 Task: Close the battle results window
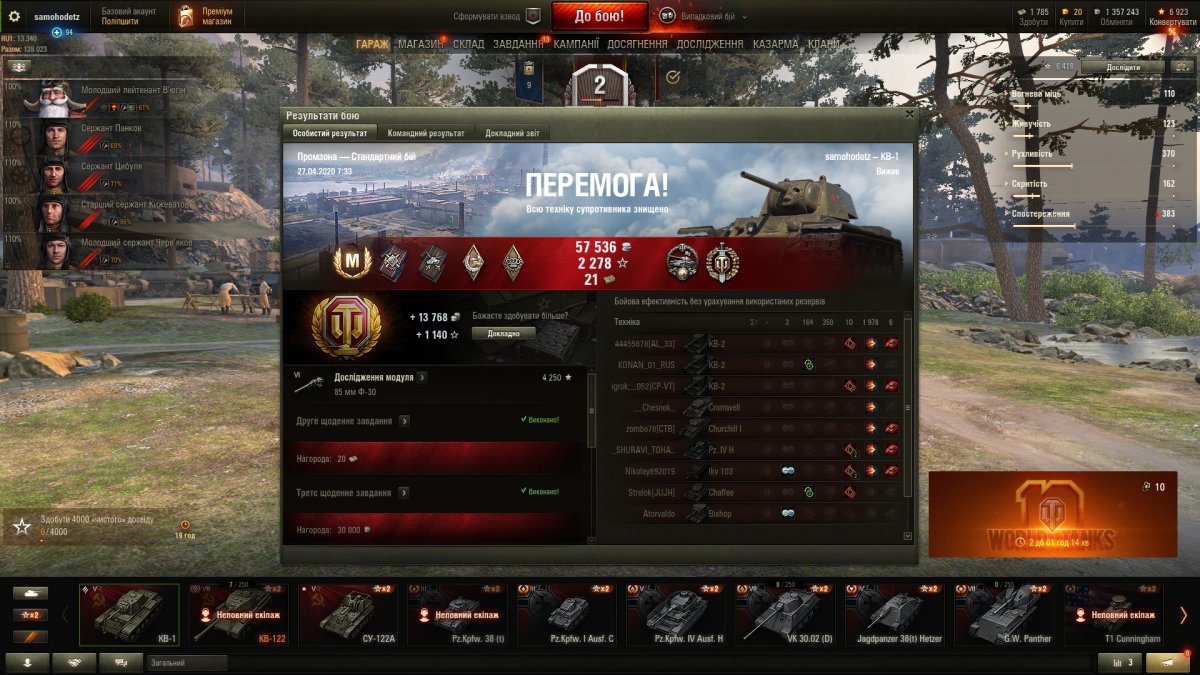(x=908, y=114)
